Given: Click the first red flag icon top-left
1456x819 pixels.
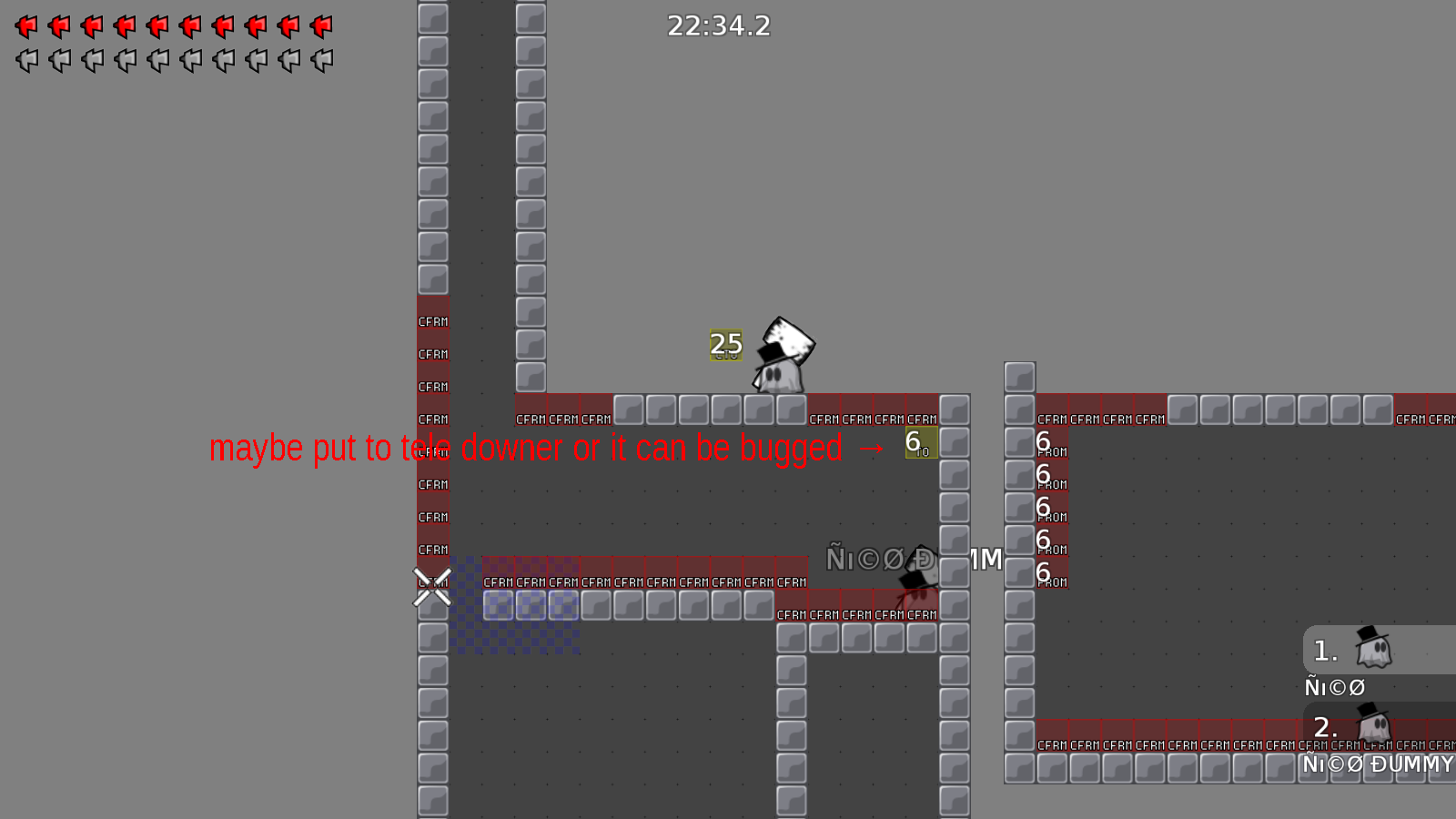Looking at the screenshot, I should coord(25,25).
